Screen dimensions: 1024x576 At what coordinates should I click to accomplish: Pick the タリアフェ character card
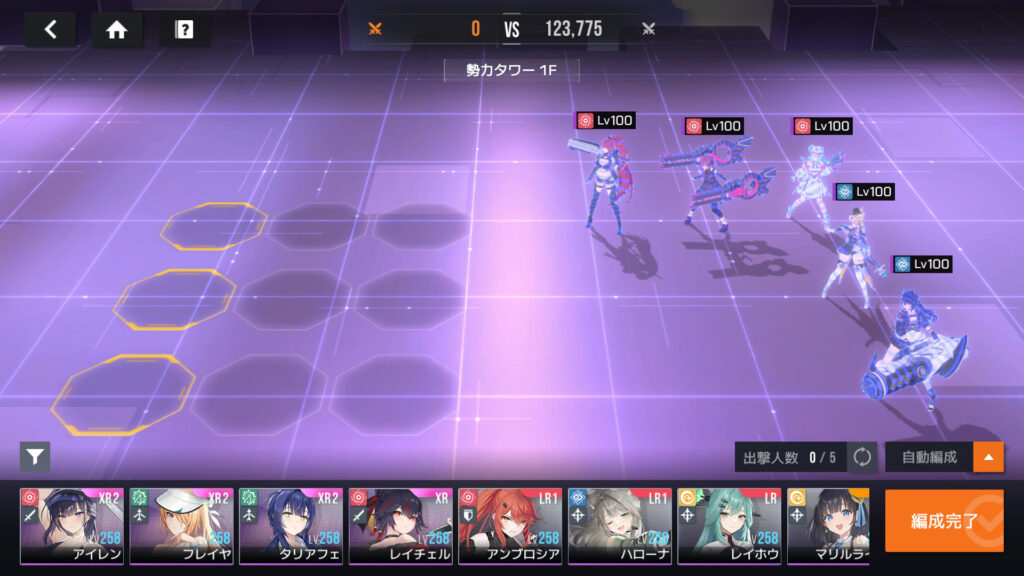(x=291, y=526)
